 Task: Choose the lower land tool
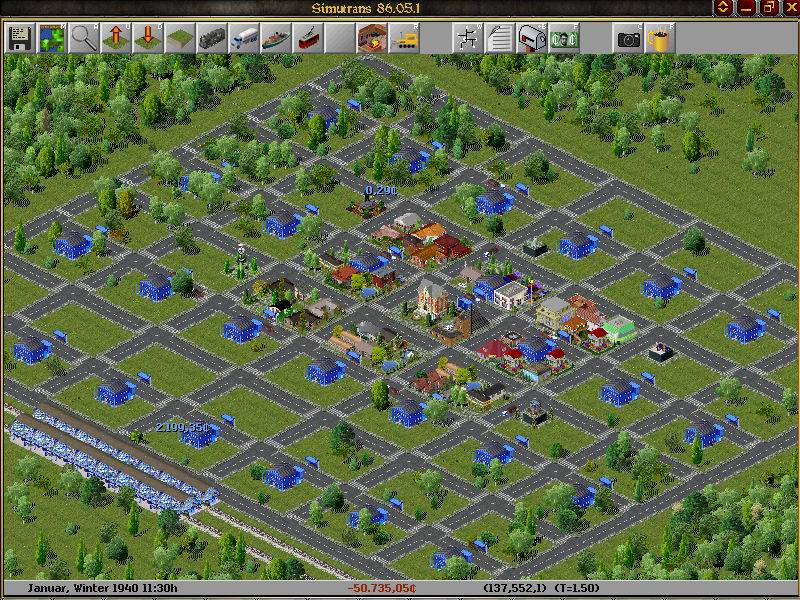coord(148,38)
